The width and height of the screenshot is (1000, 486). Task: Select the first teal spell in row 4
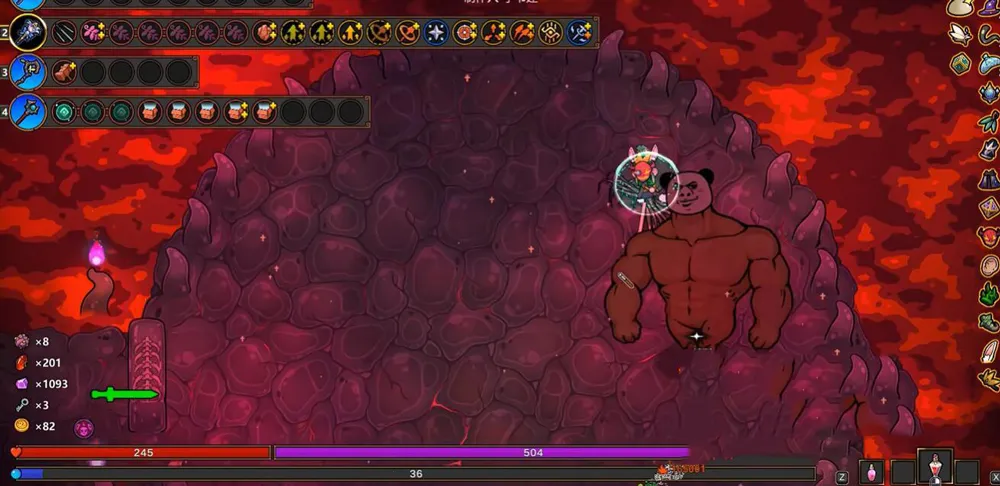point(64,111)
